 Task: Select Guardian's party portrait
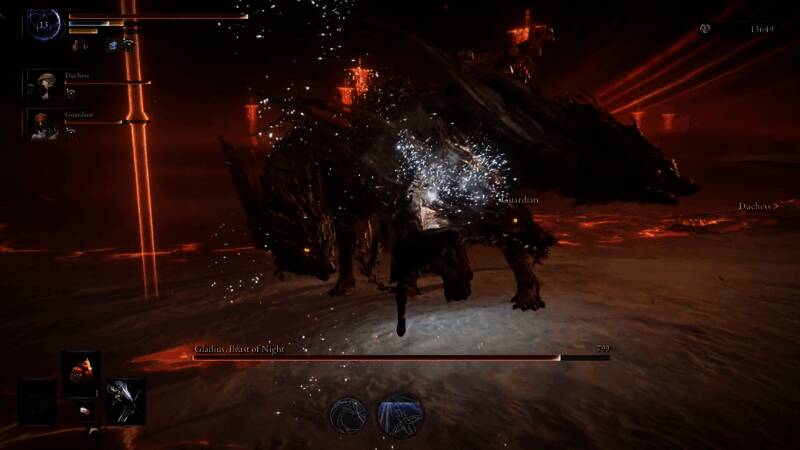[x=45, y=122]
